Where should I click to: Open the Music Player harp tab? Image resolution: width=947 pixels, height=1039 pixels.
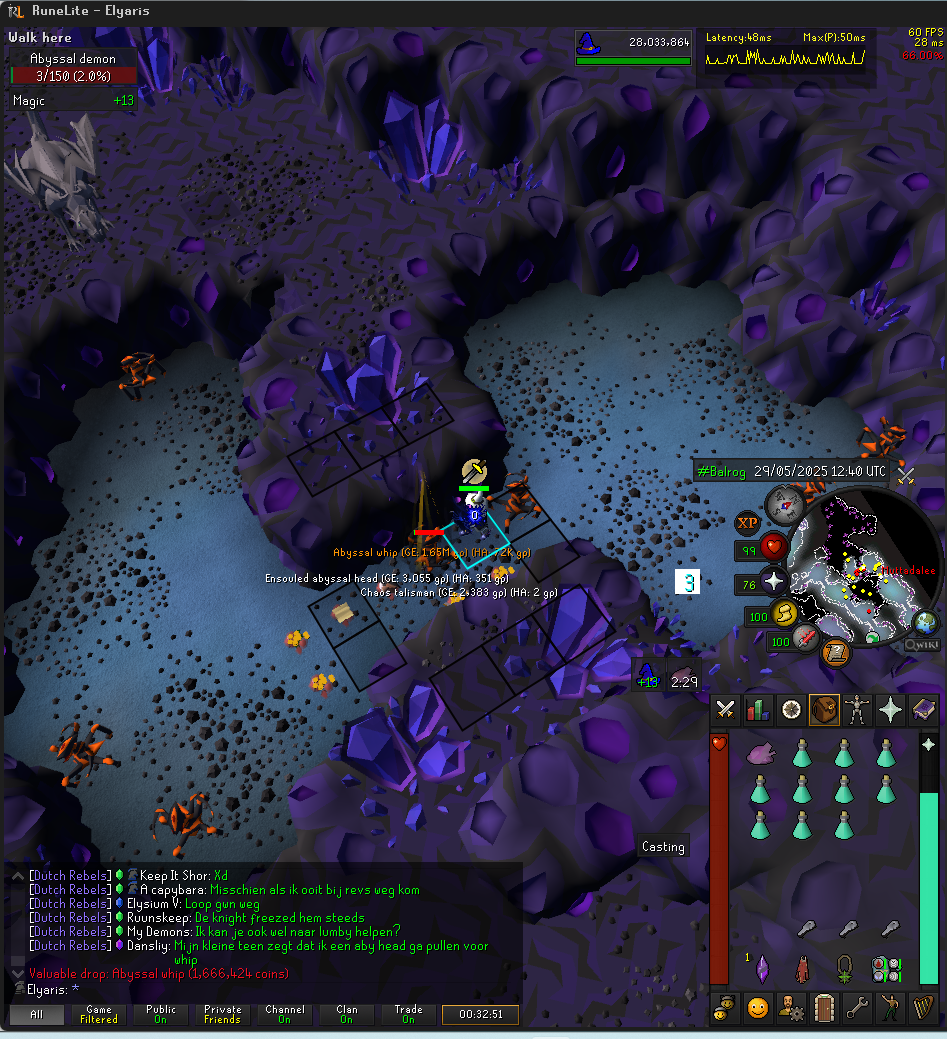pyautogui.click(x=923, y=1008)
